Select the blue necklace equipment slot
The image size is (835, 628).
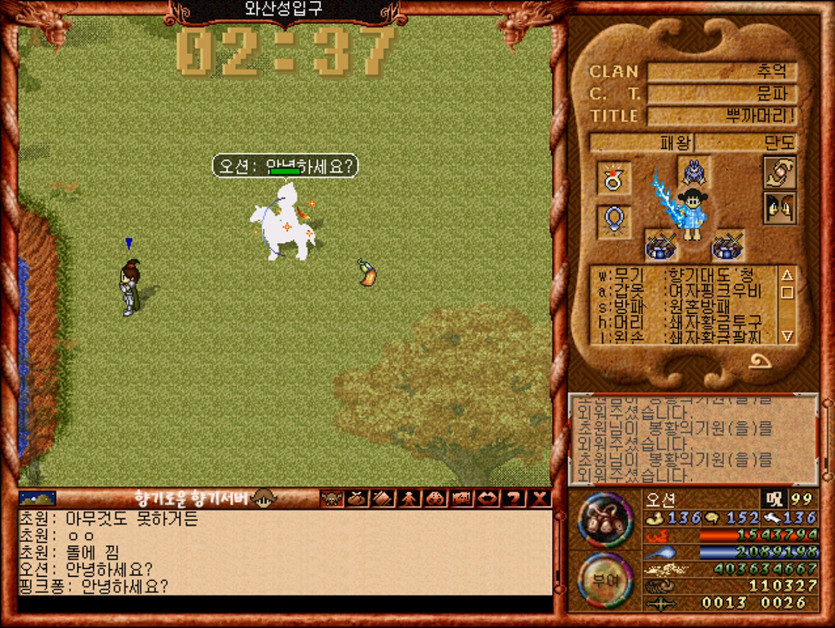(x=614, y=221)
